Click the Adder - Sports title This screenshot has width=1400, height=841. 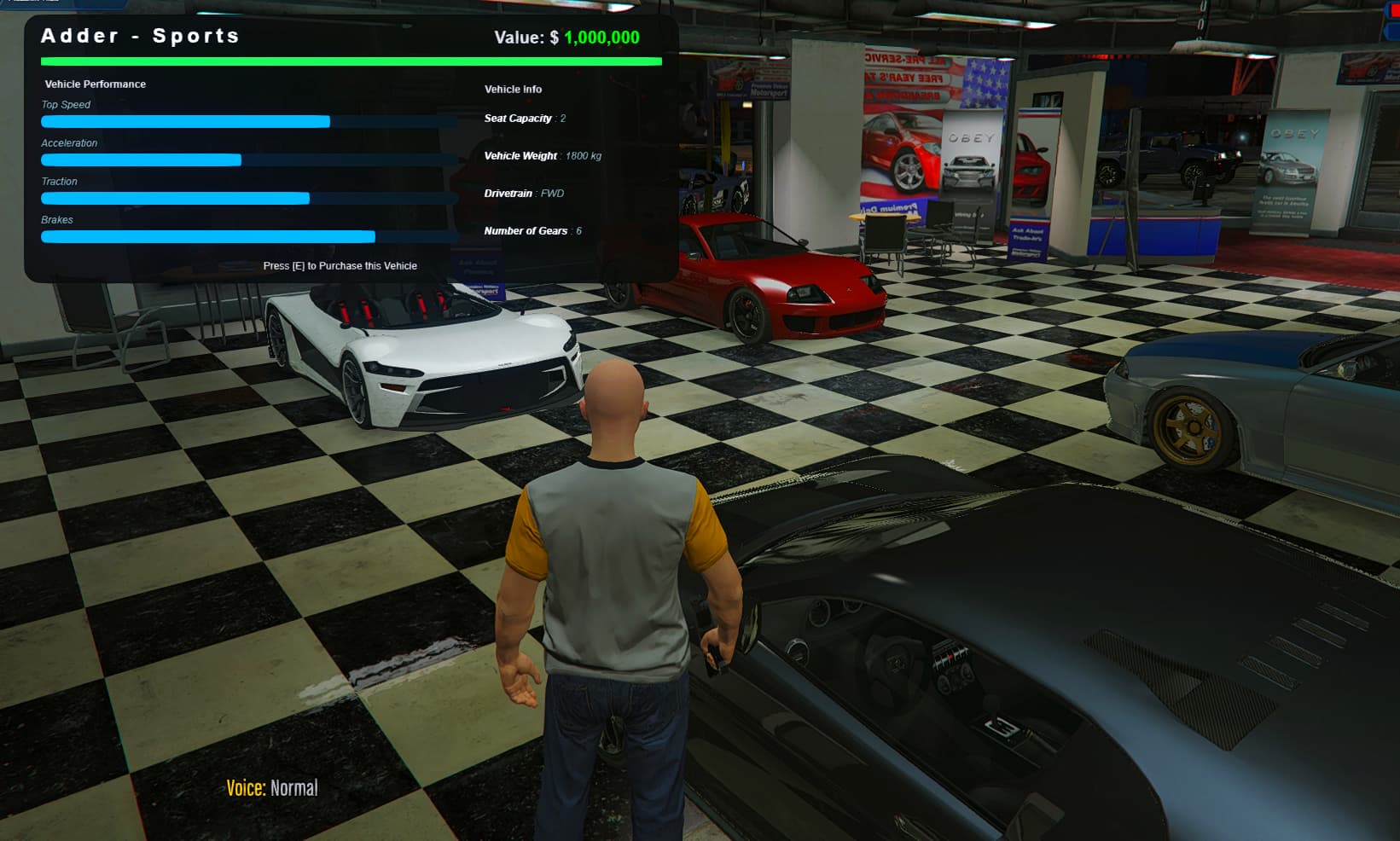[139, 36]
